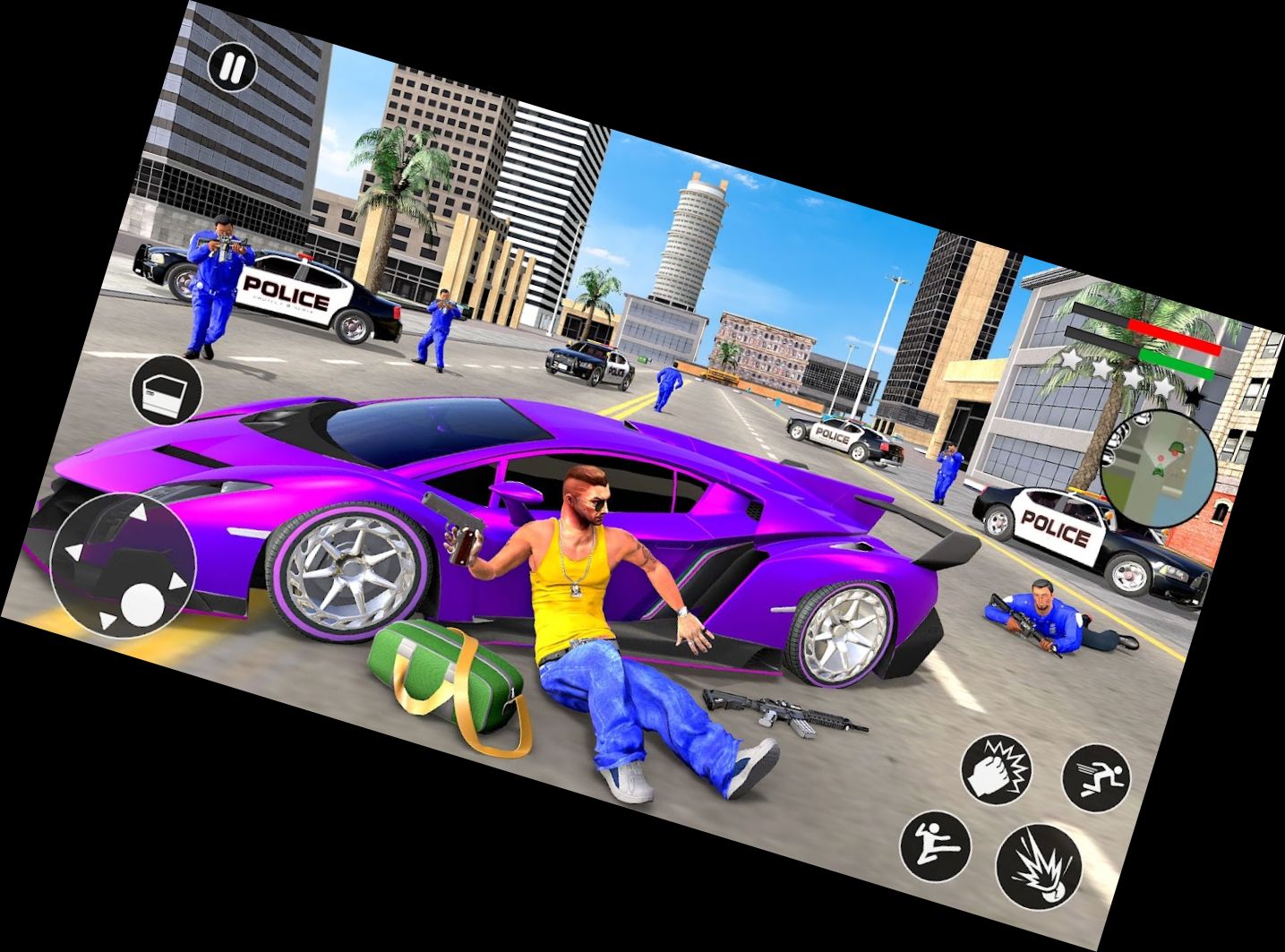Tap the flying kick attack icon
The image size is (1285, 952).
tap(934, 846)
